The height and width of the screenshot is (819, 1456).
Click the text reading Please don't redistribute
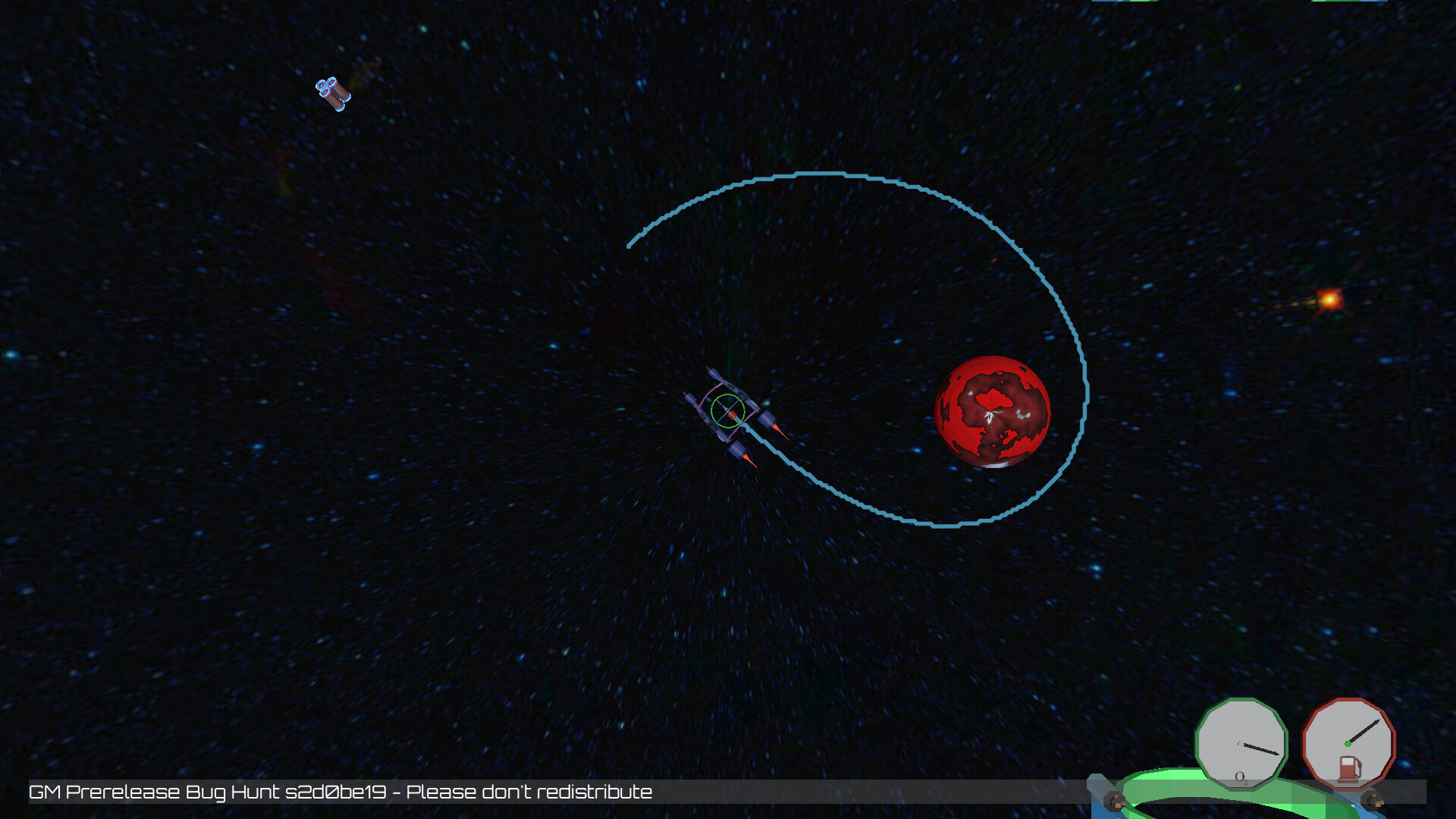tap(531, 792)
